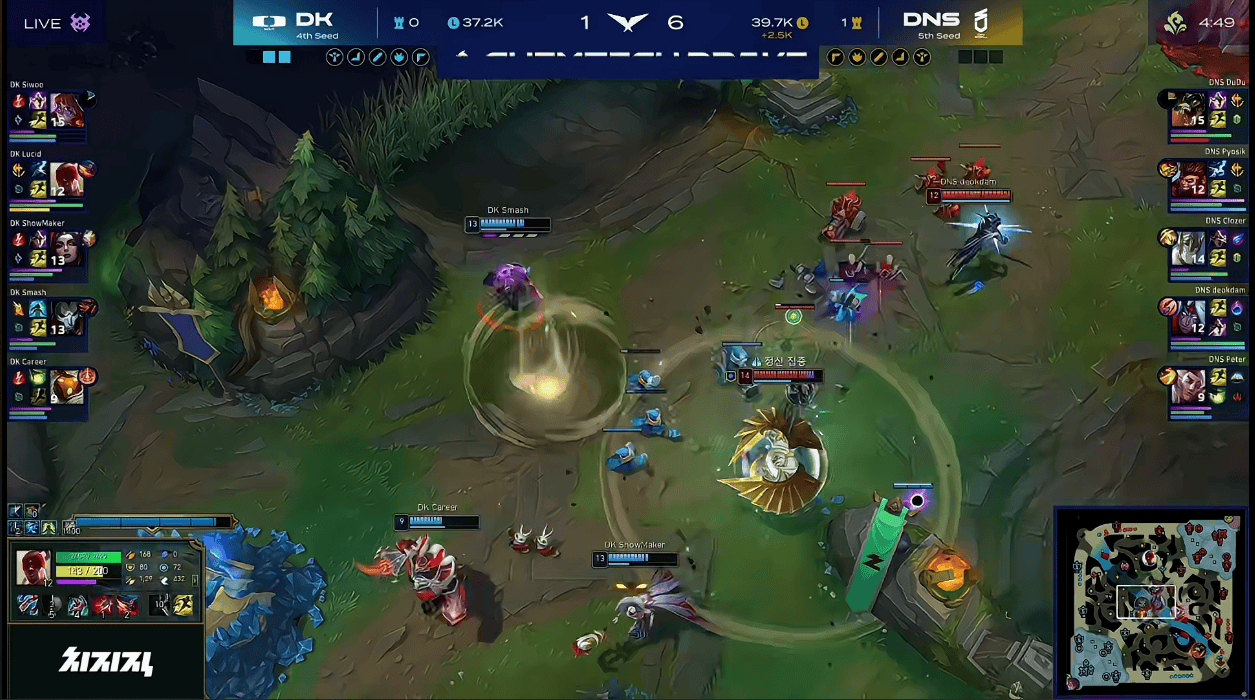Select DK ShowMaker's champion portrait

[66, 249]
